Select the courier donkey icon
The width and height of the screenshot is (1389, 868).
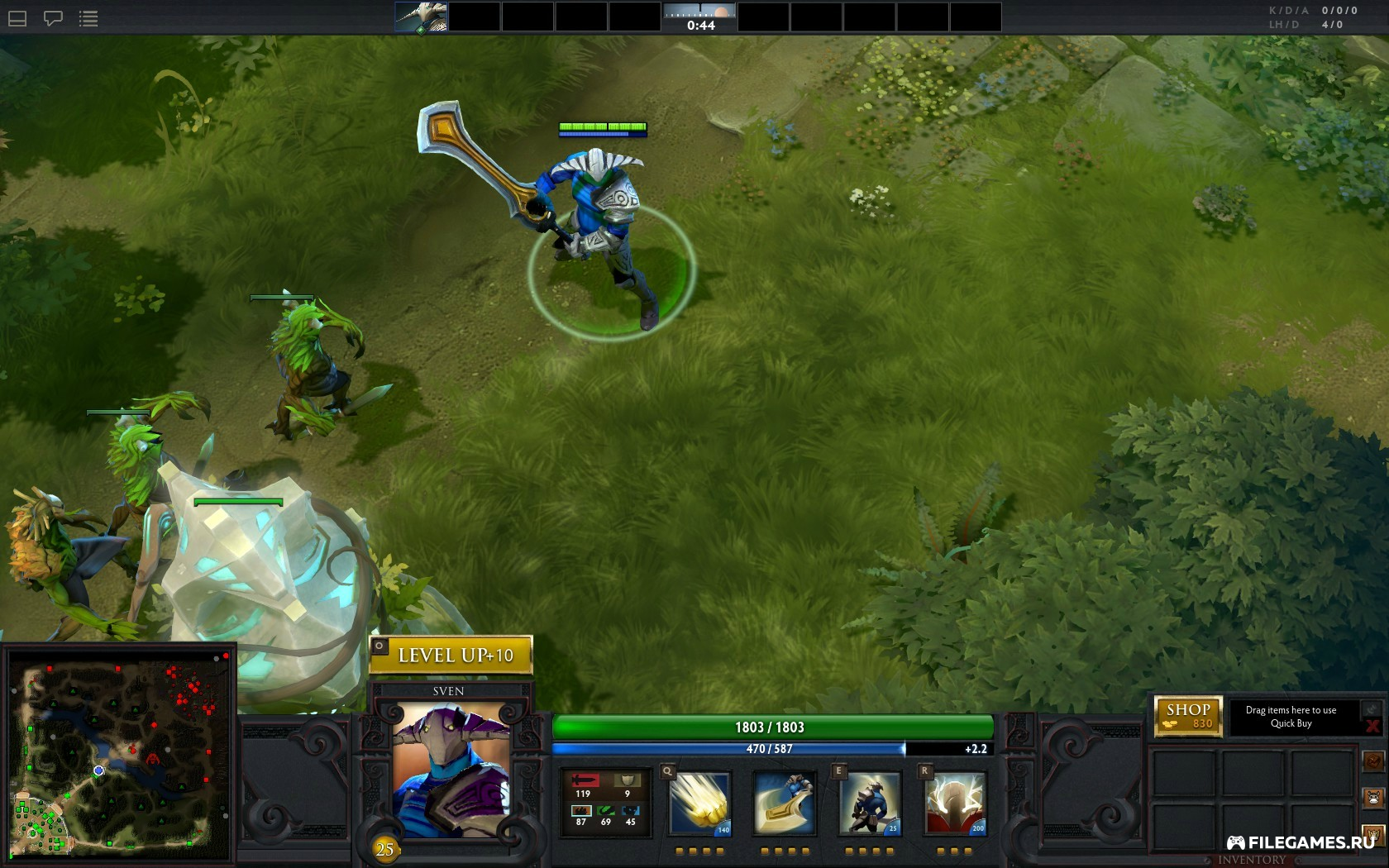click(x=1373, y=799)
